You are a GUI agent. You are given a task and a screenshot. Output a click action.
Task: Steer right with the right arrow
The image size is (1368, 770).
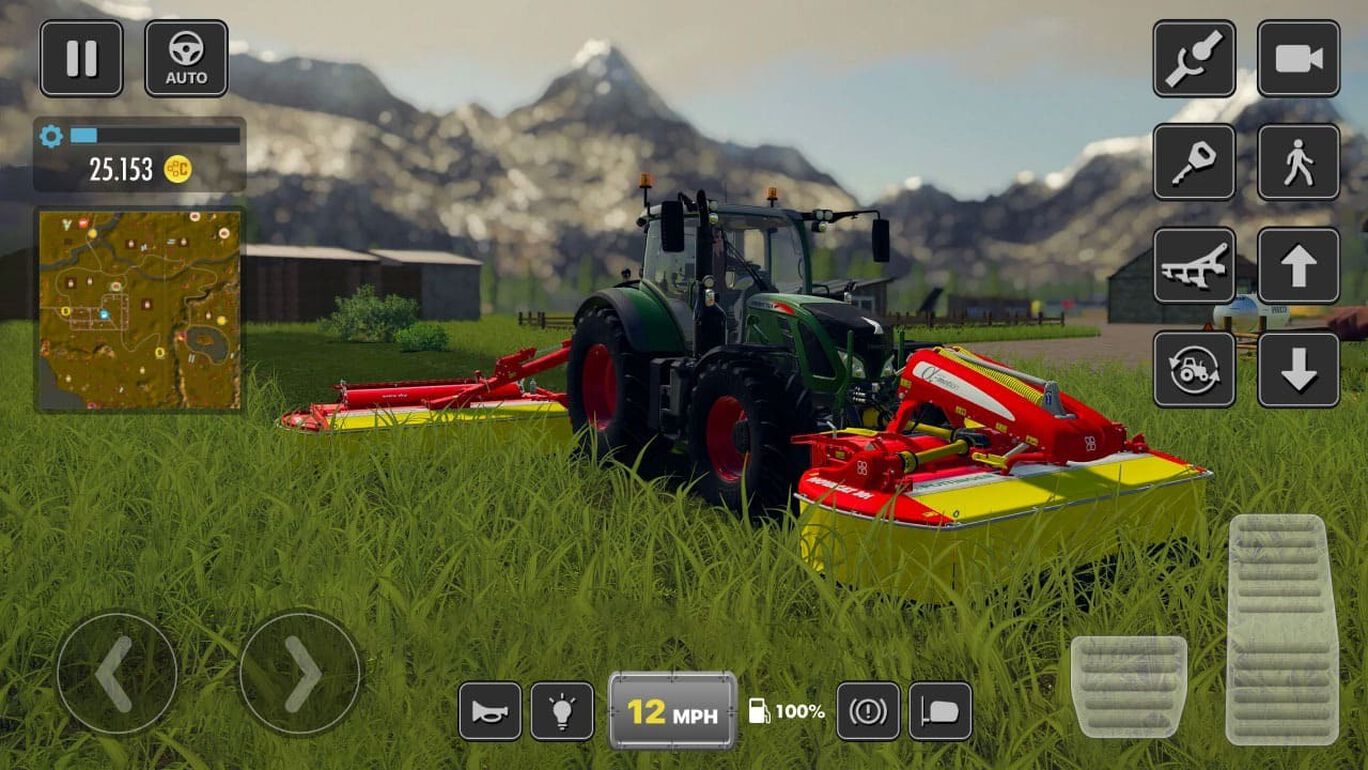click(300, 673)
